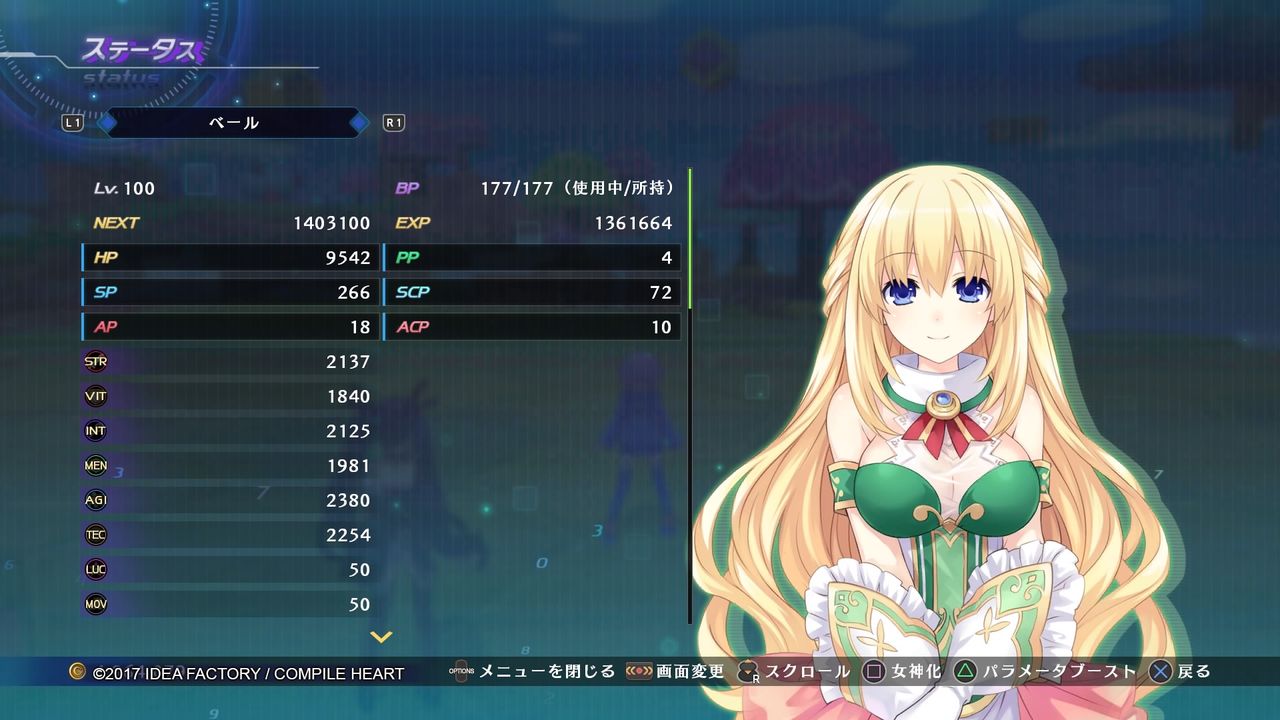Select the ベール character name tab
The height and width of the screenshot is (720, 1280).
coord(234,122)
